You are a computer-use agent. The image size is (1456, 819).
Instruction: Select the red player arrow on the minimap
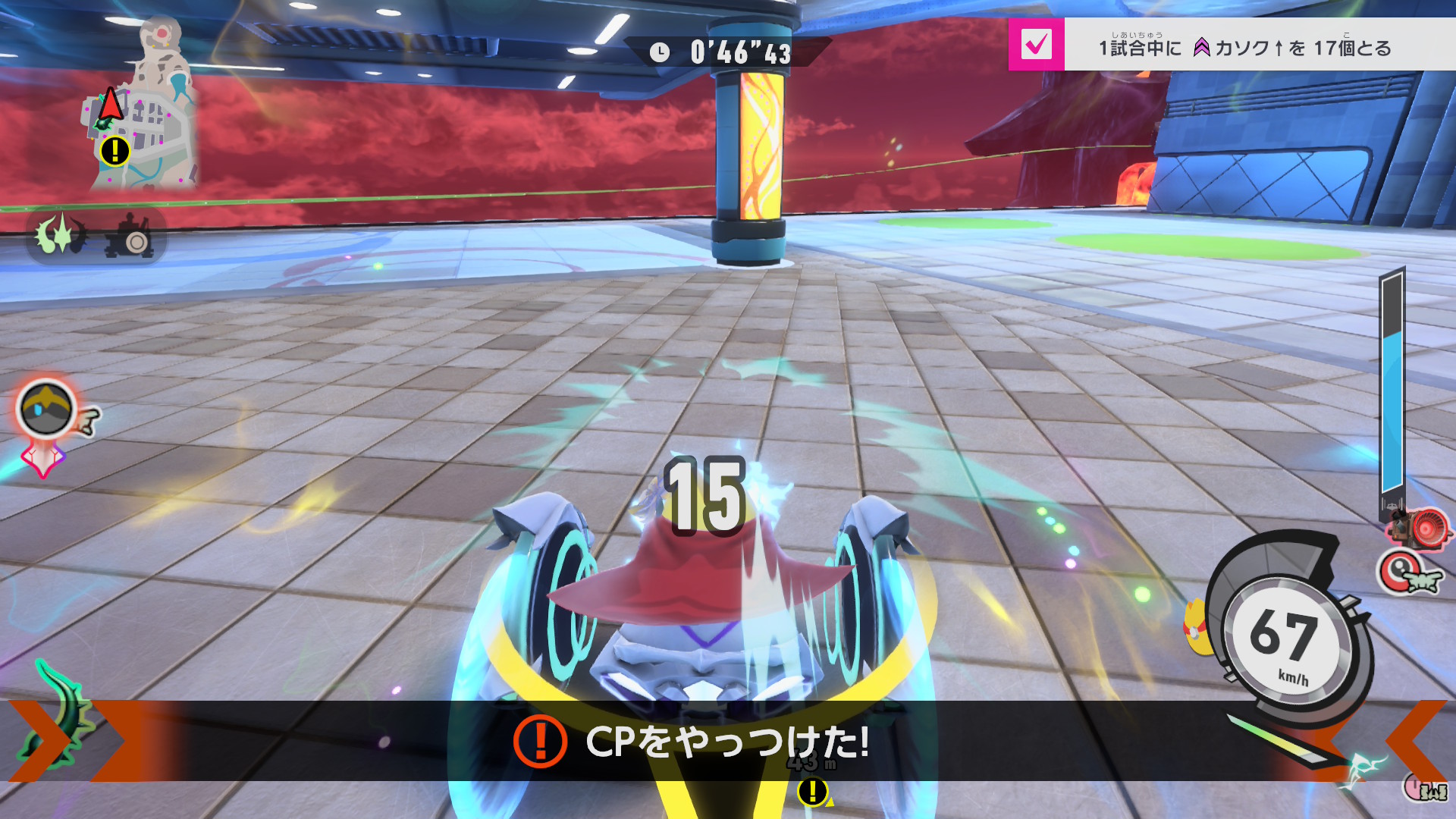pos(111,103)
